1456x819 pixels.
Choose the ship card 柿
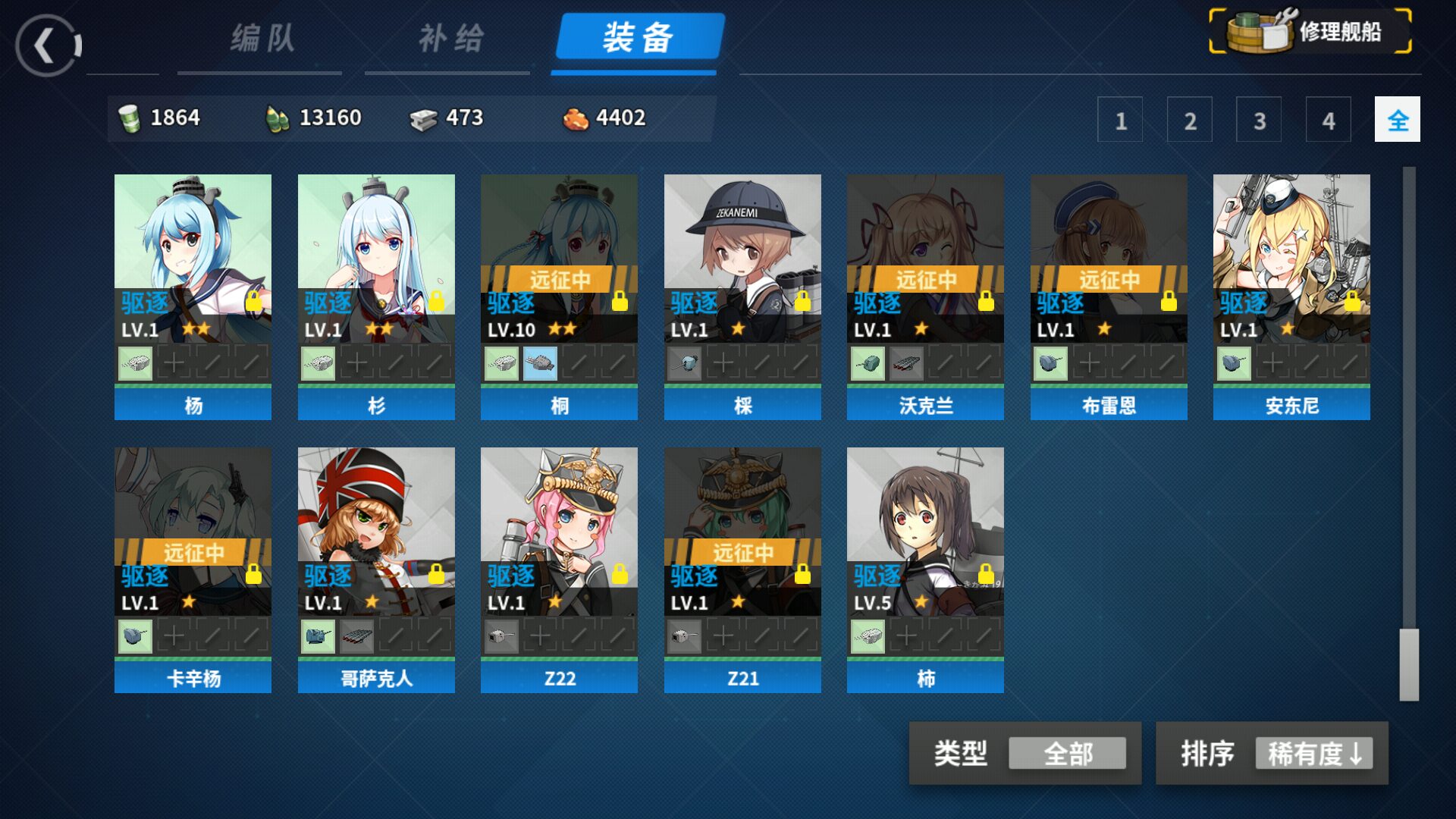click(x=925, y=569)
